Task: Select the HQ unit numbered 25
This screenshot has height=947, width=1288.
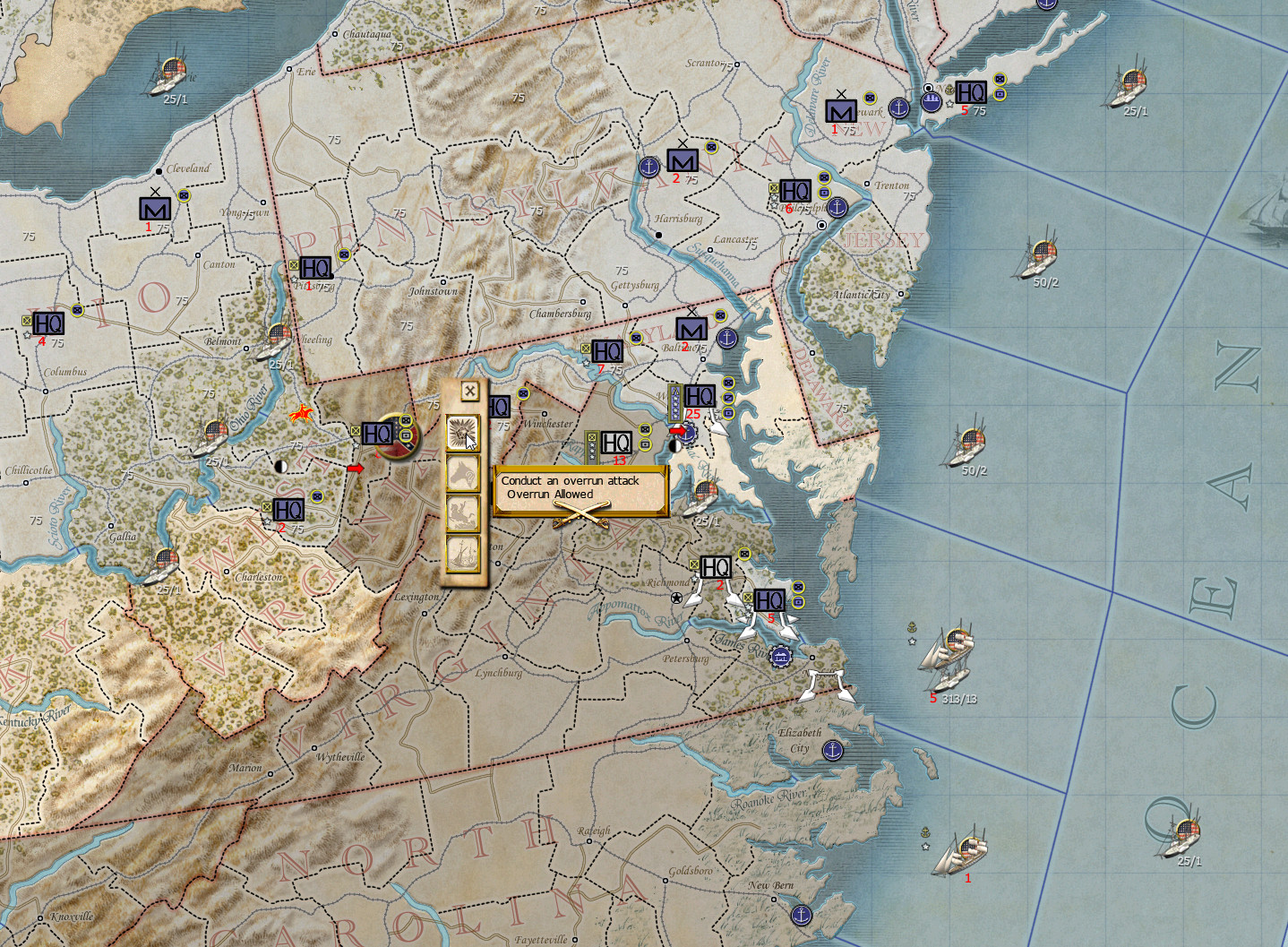Action: [699, 396]
